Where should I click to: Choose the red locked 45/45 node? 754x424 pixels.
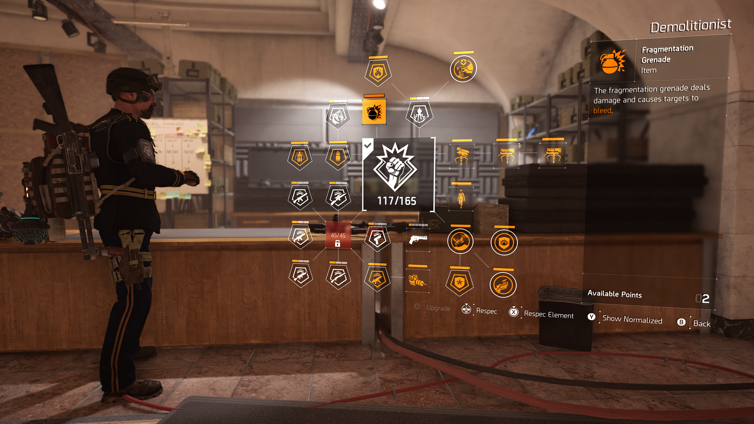[338, 238]
